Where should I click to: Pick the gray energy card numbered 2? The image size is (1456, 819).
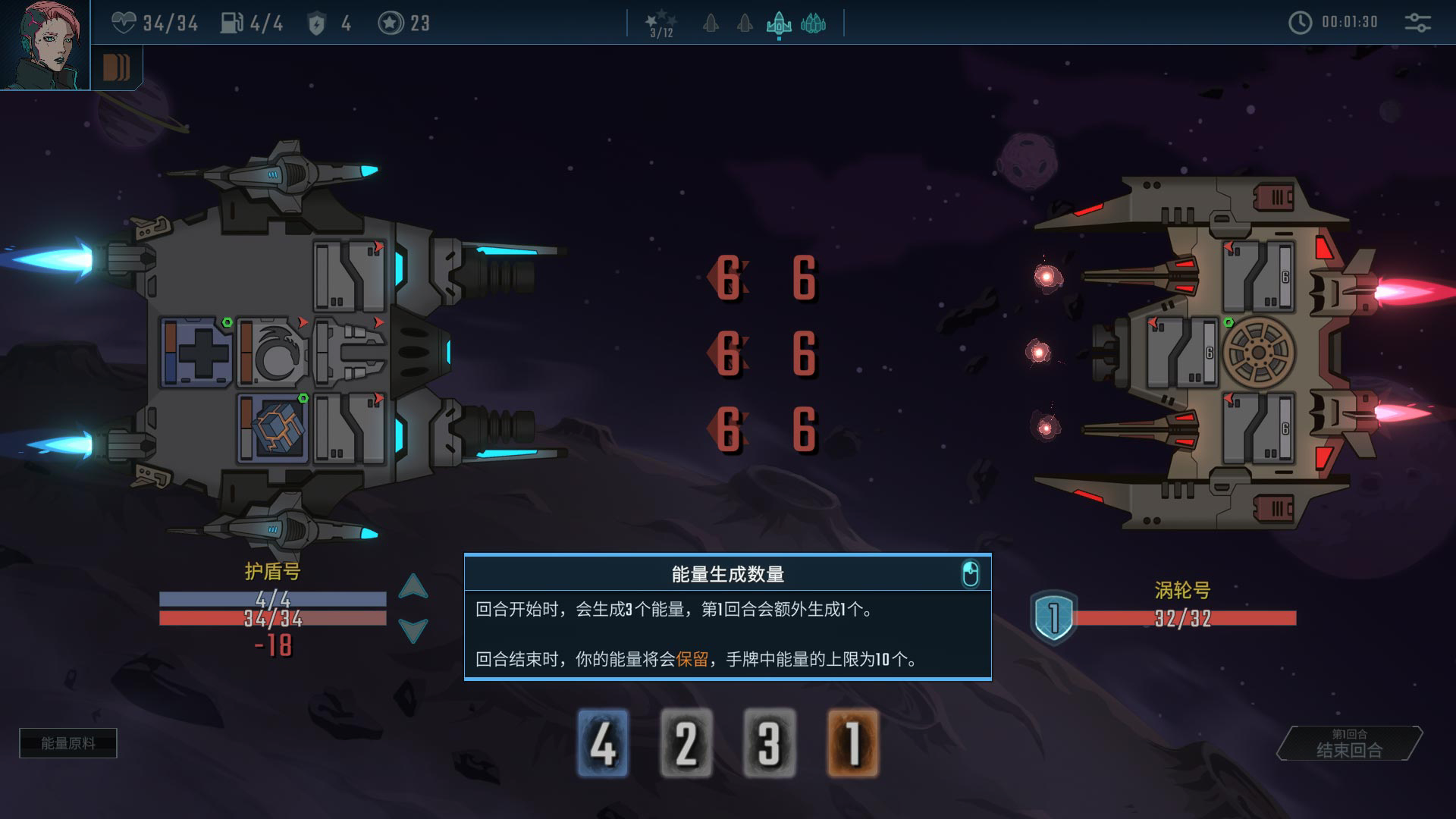coord(686,743)
